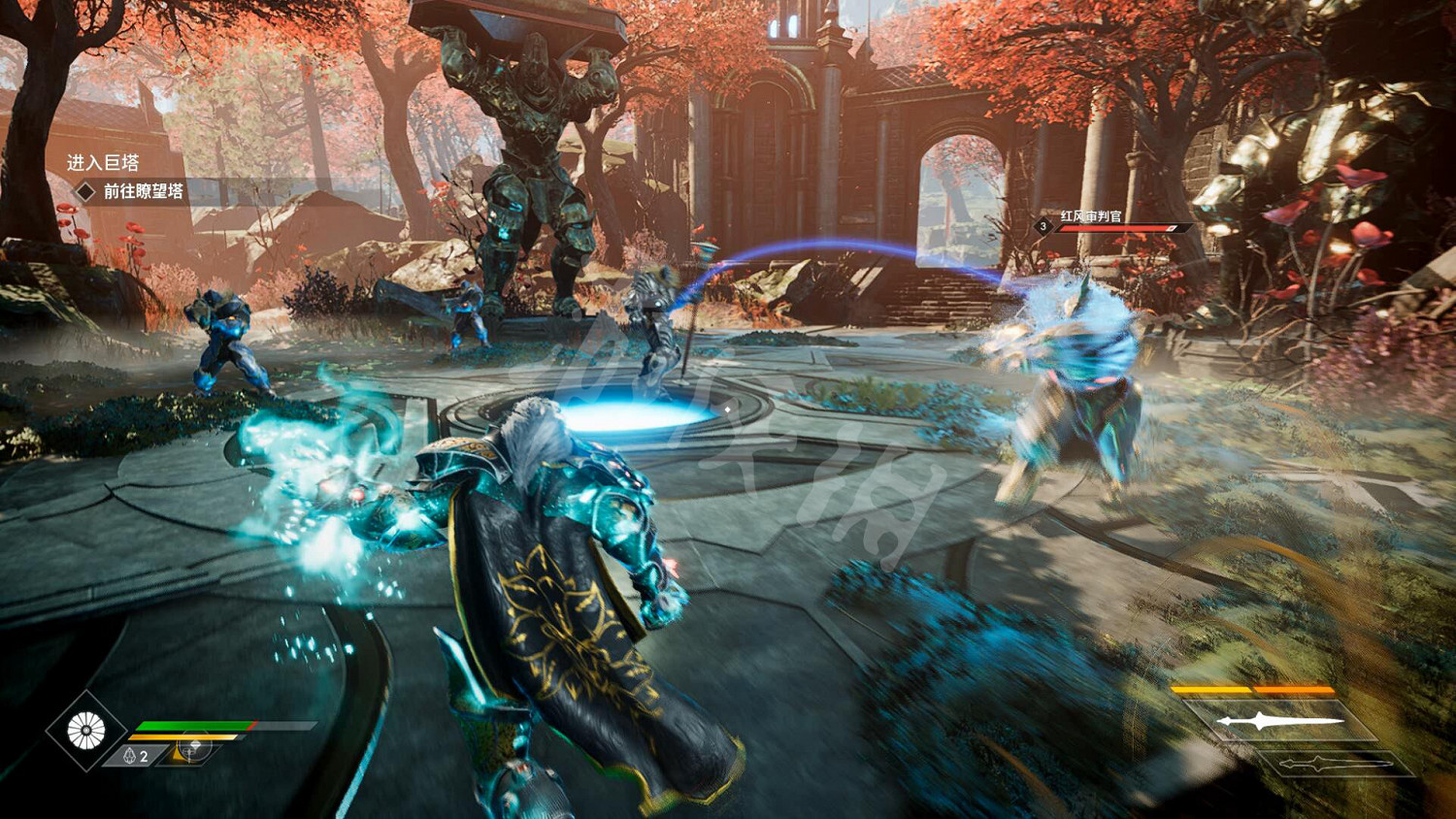Select the filled white sword weapon slot
Viewport: 1456px width, 819px height.
point(1281,721)
